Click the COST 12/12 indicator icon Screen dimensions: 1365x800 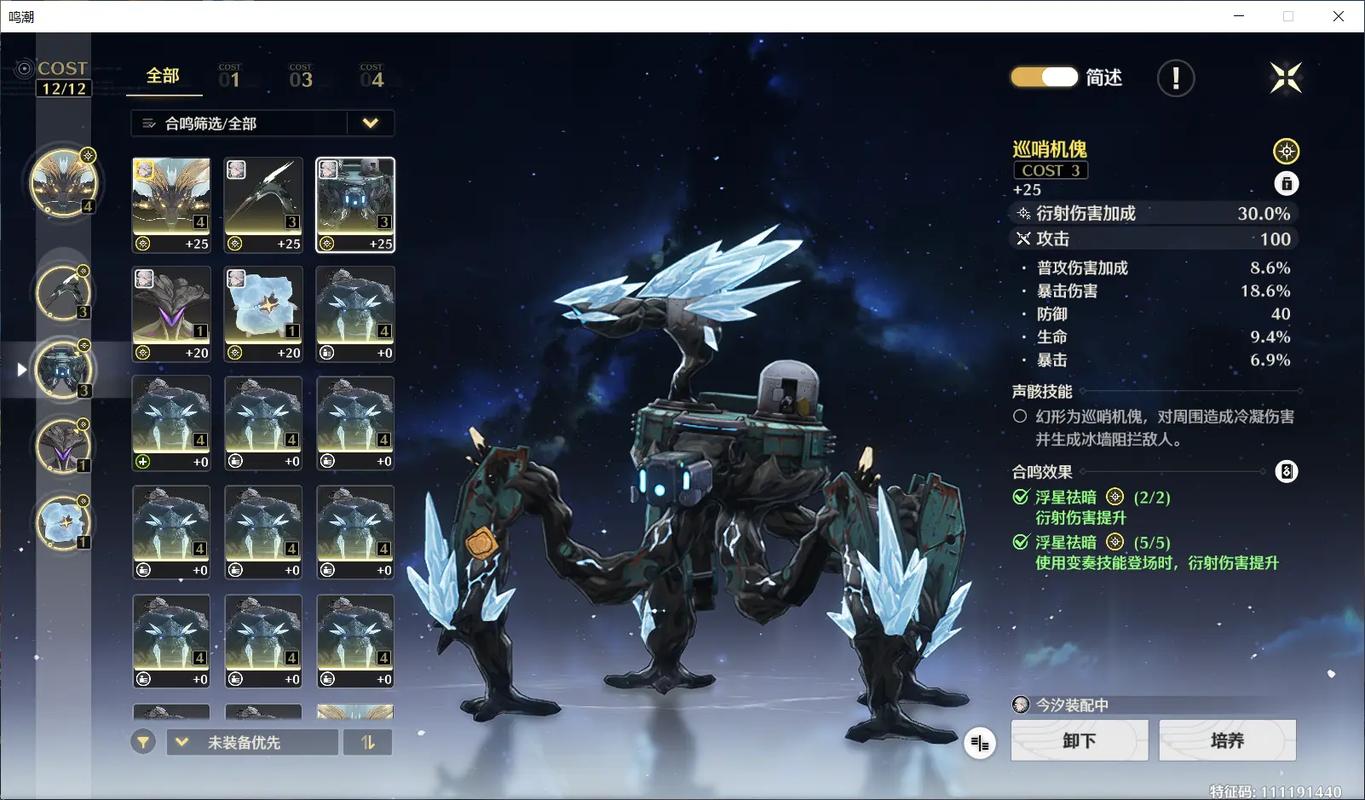[25, 70]
